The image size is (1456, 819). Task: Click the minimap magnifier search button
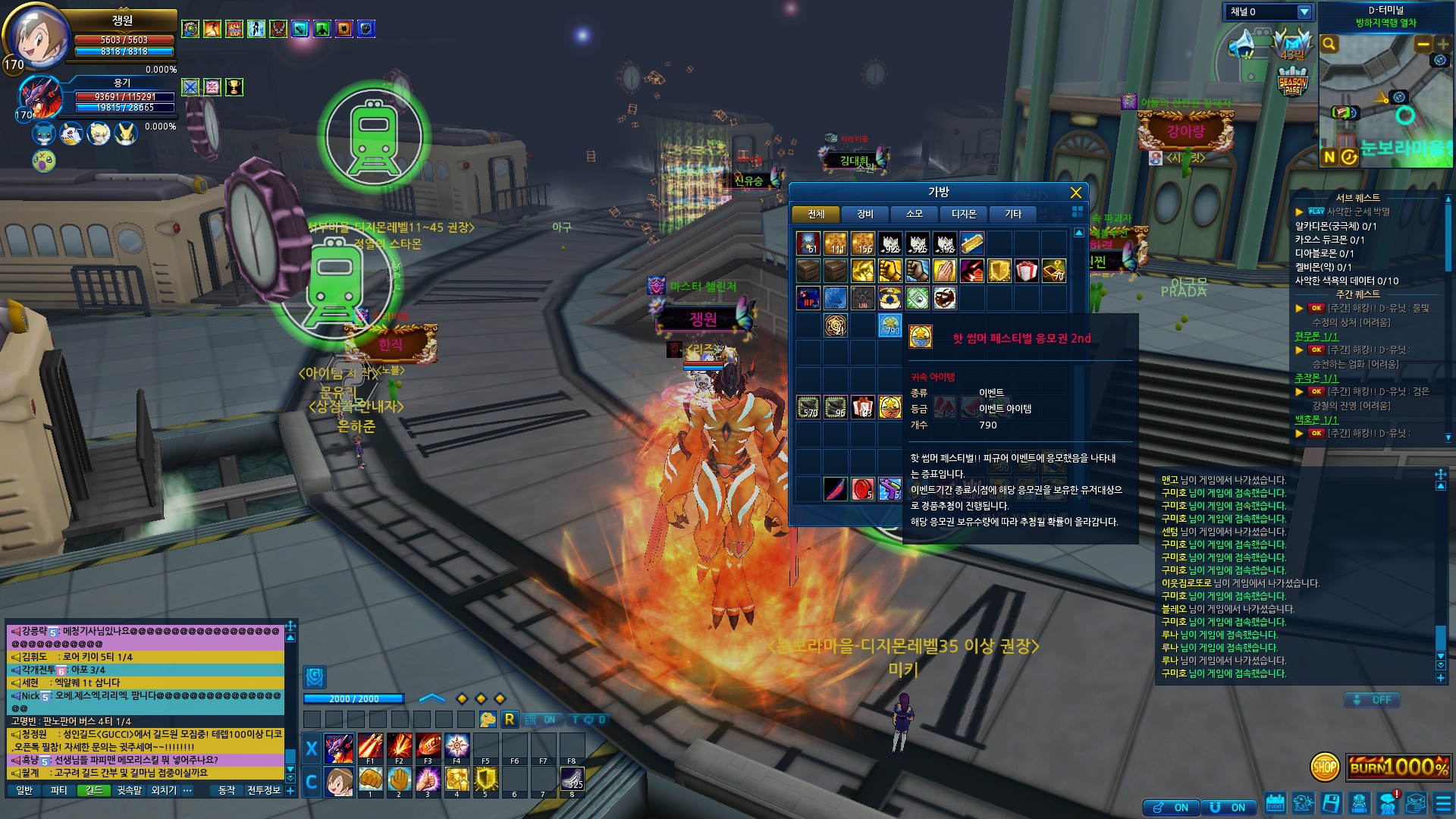coord(1329,44)
